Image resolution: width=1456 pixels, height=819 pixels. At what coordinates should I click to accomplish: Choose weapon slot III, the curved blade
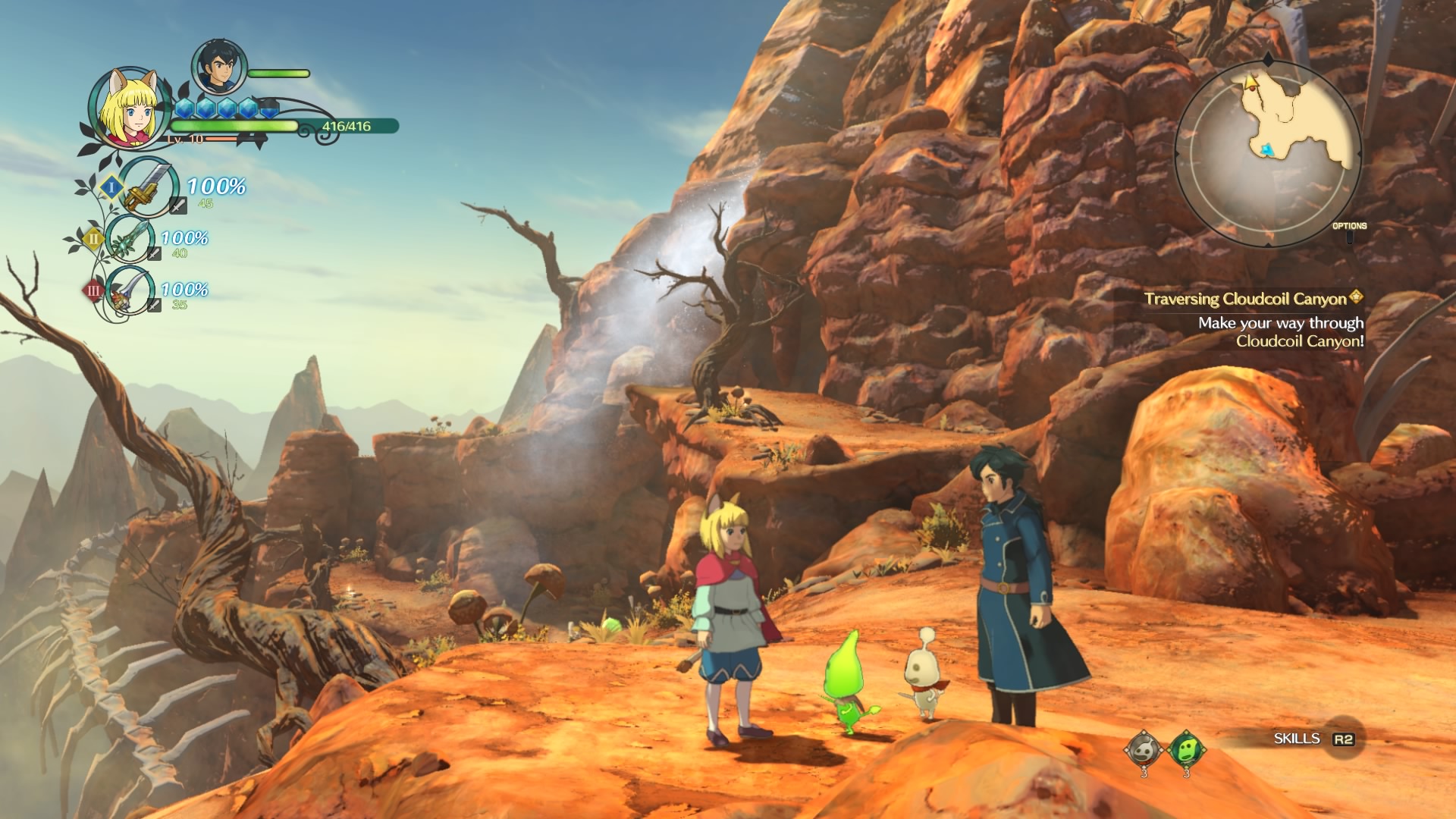pos(130,290)
